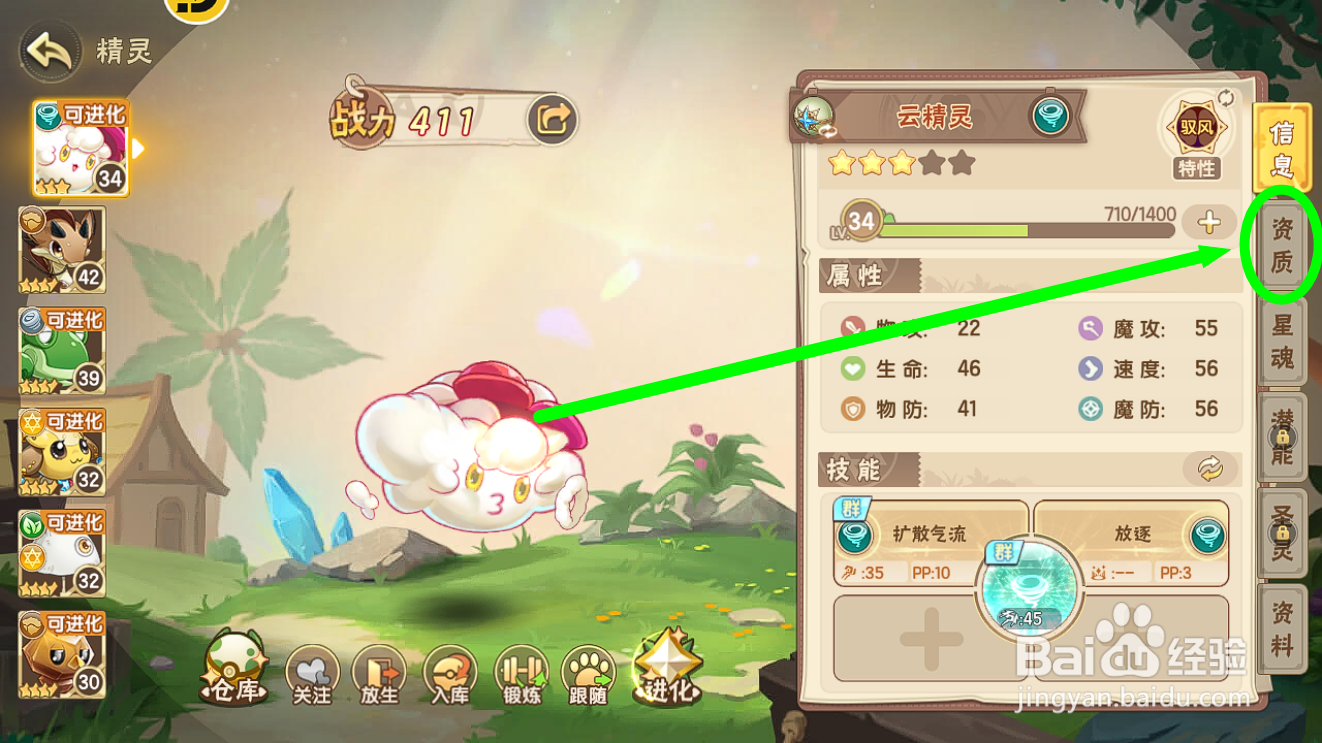Toggle the 关注 favorite option
The height and width of the screenshot is (743, 1322).
coord(311,672)
